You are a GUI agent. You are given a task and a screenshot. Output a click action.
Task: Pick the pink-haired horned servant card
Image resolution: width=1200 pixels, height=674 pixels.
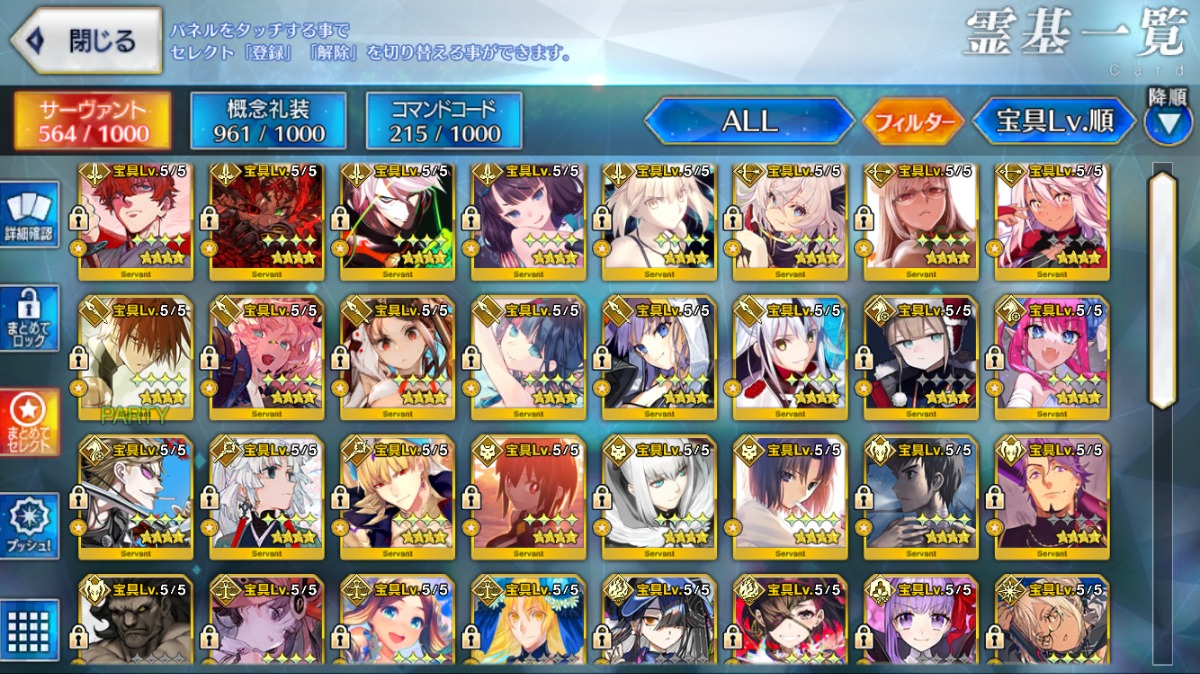click(1051, 357)
